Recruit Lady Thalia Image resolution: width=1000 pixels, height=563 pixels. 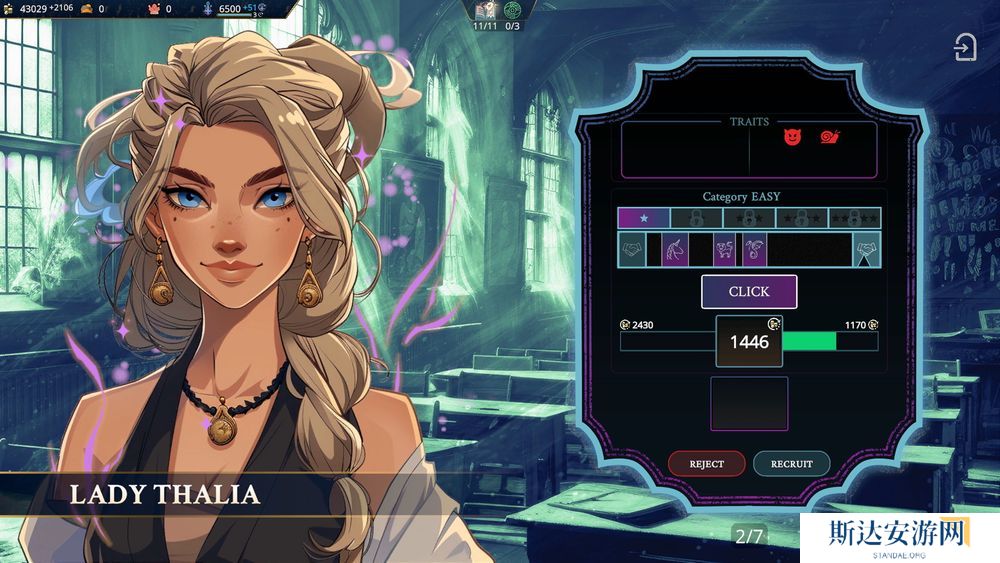(791, 463)
